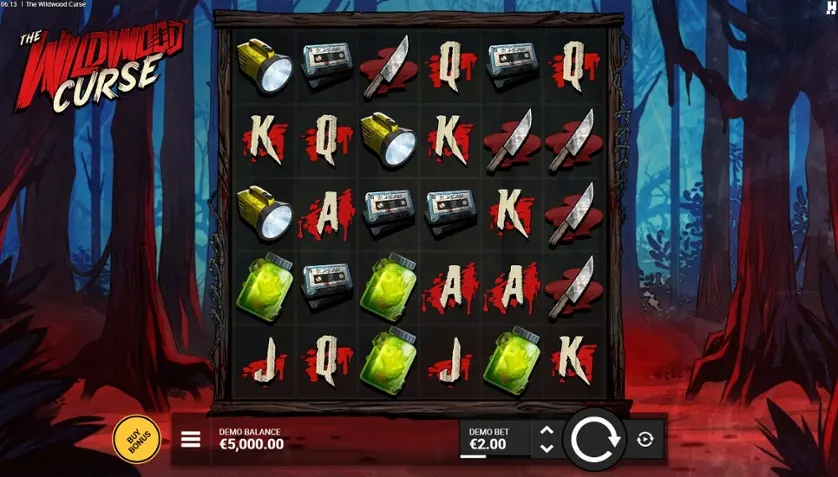
Task: Decrease the demo bet with the down arrow
Action: coord(546,446)
